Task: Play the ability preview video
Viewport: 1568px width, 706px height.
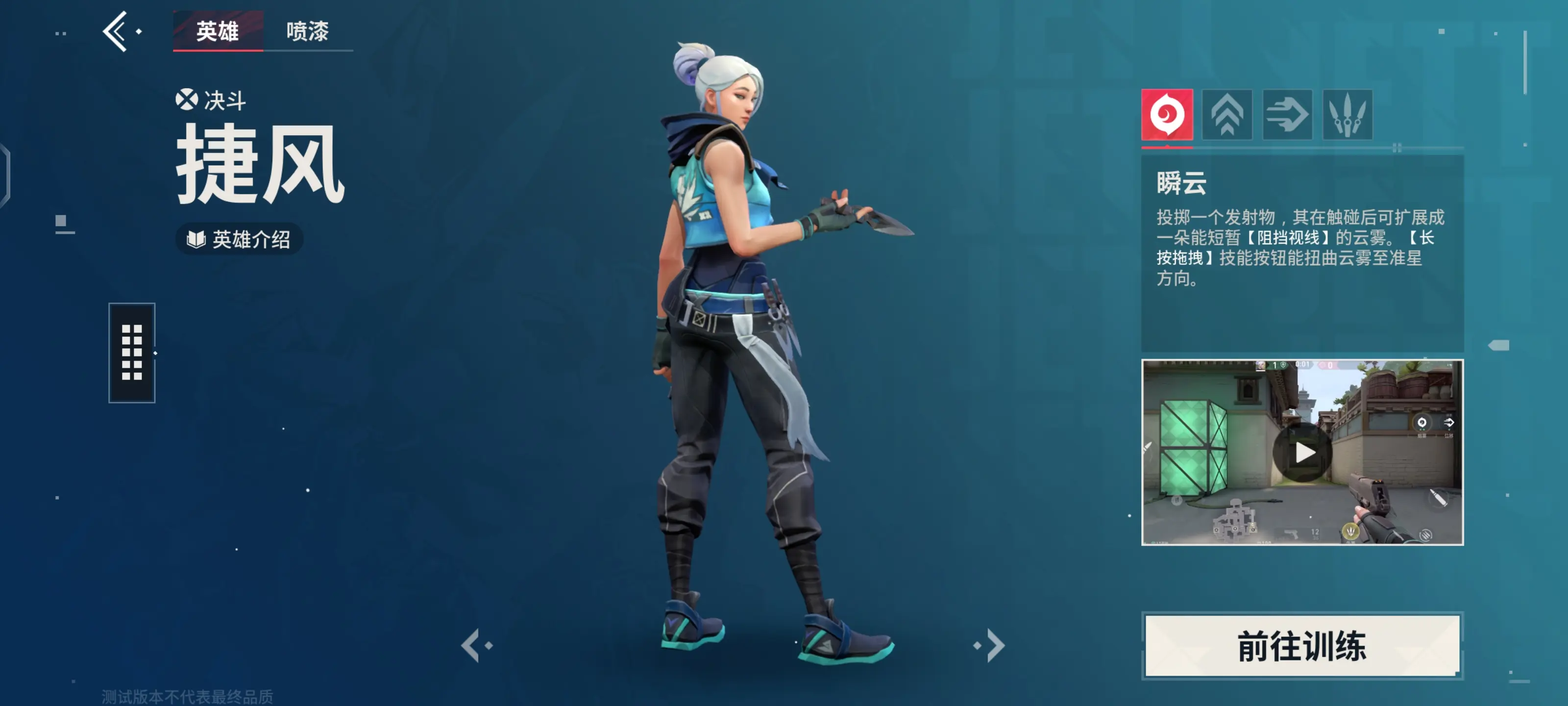Action: pyautogui.click(x=1302, y=453)
